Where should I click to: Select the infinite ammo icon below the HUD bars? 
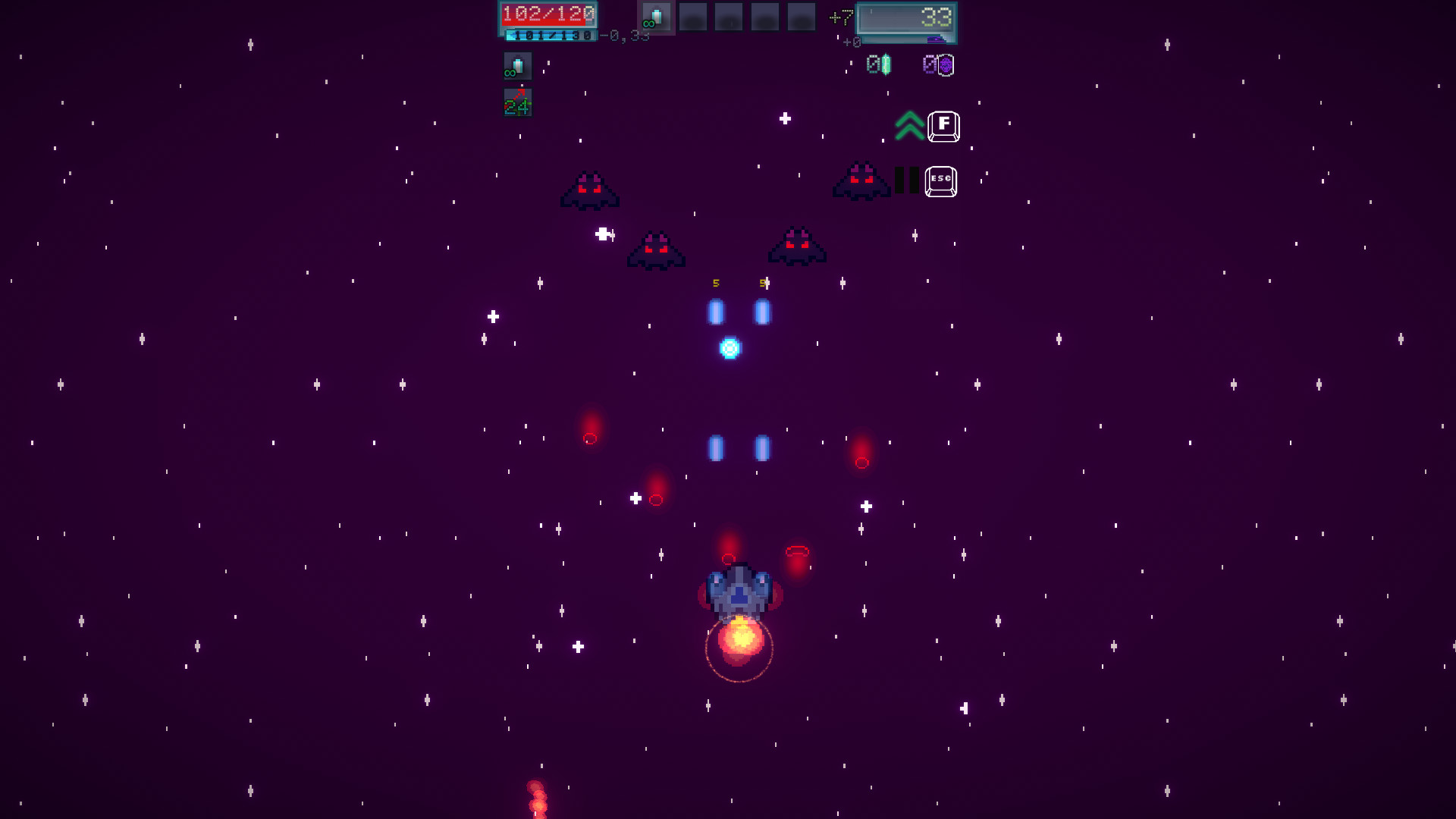pos(518,66)
